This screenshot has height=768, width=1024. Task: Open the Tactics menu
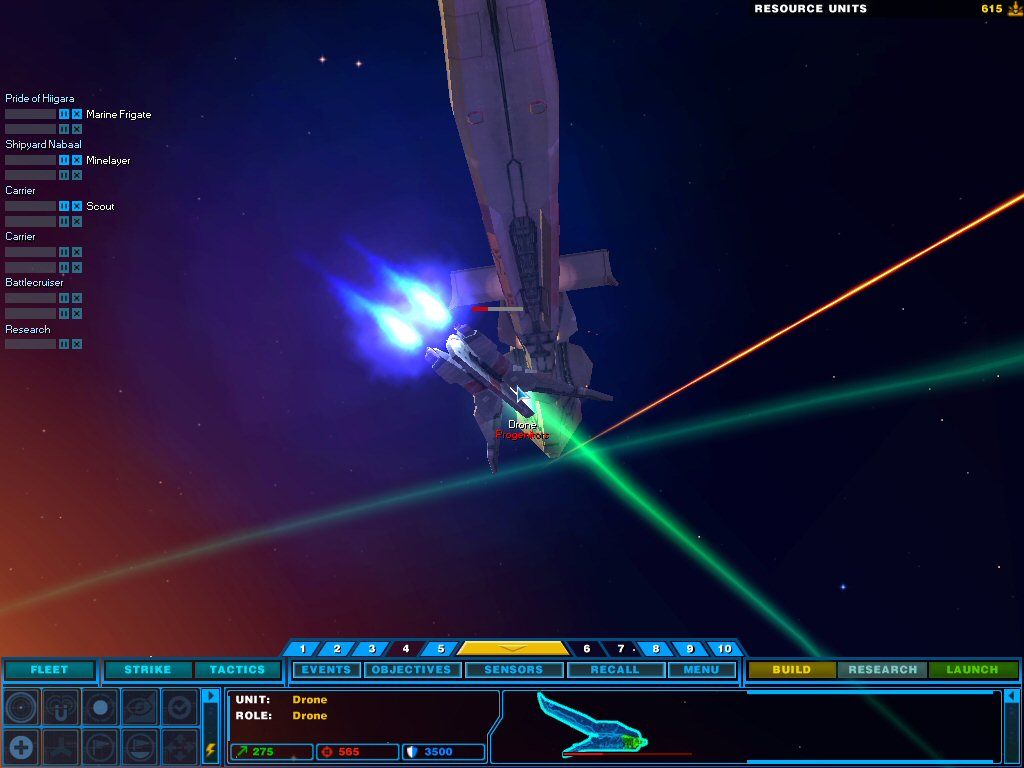[237, 670]
